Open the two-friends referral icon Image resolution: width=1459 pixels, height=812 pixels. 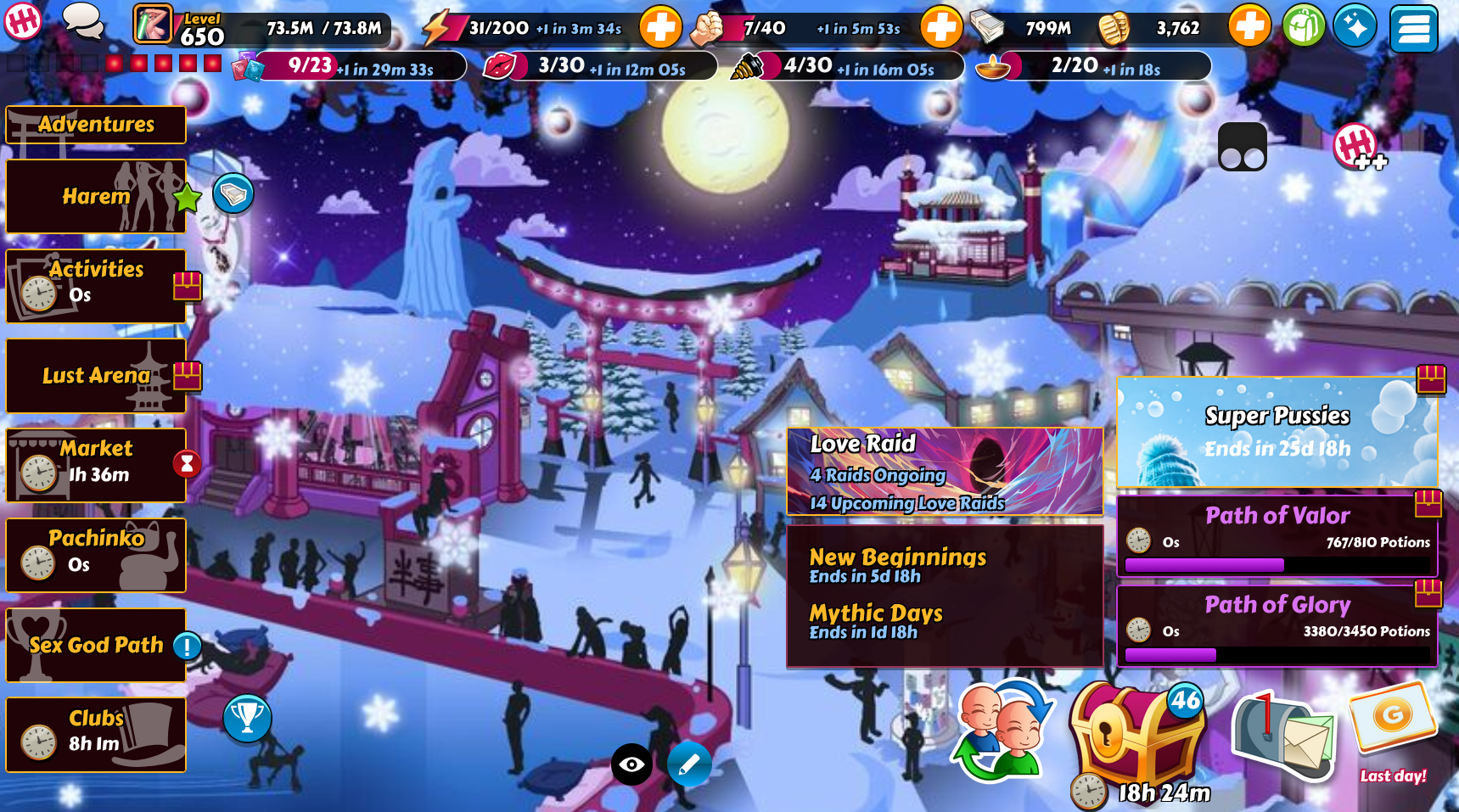(1003, 731)
